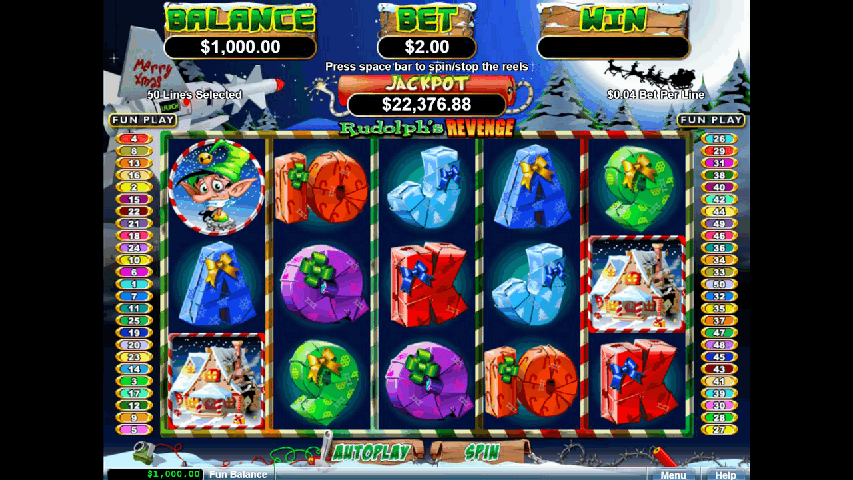Open the Help page
853x480 pixels.
pos(726,475)
